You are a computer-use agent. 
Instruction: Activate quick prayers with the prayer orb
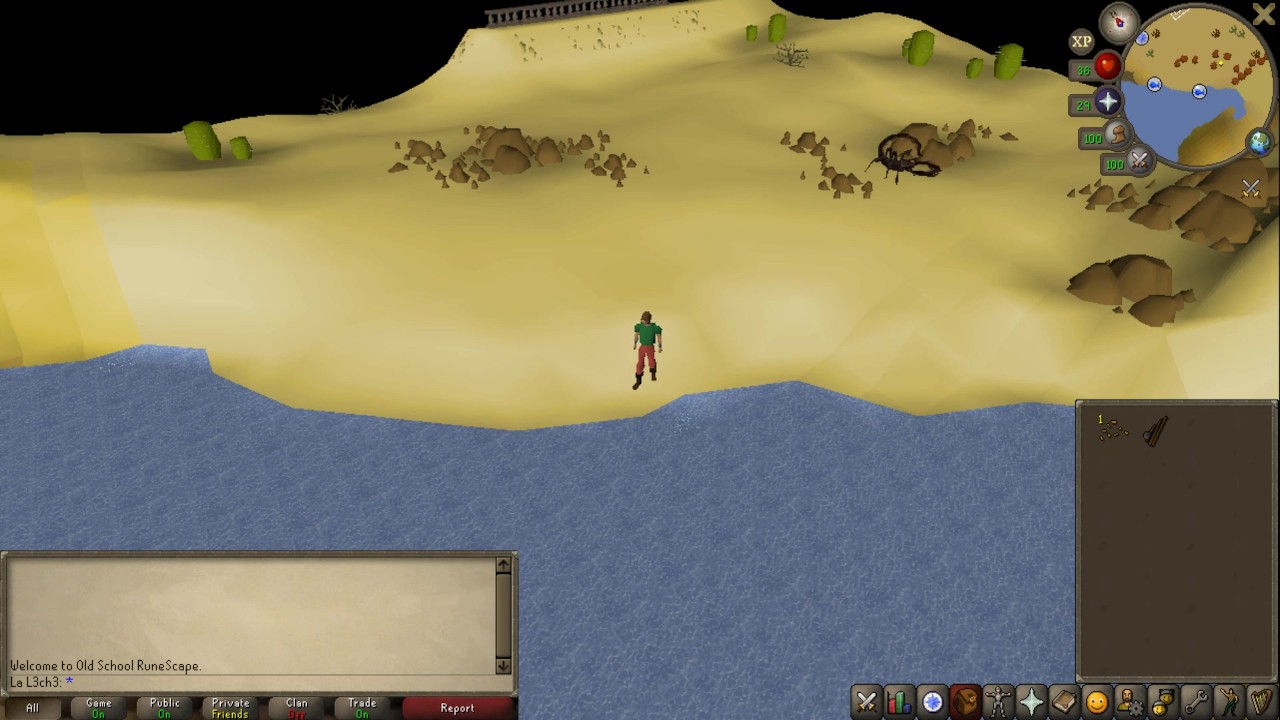point(1107,102)
